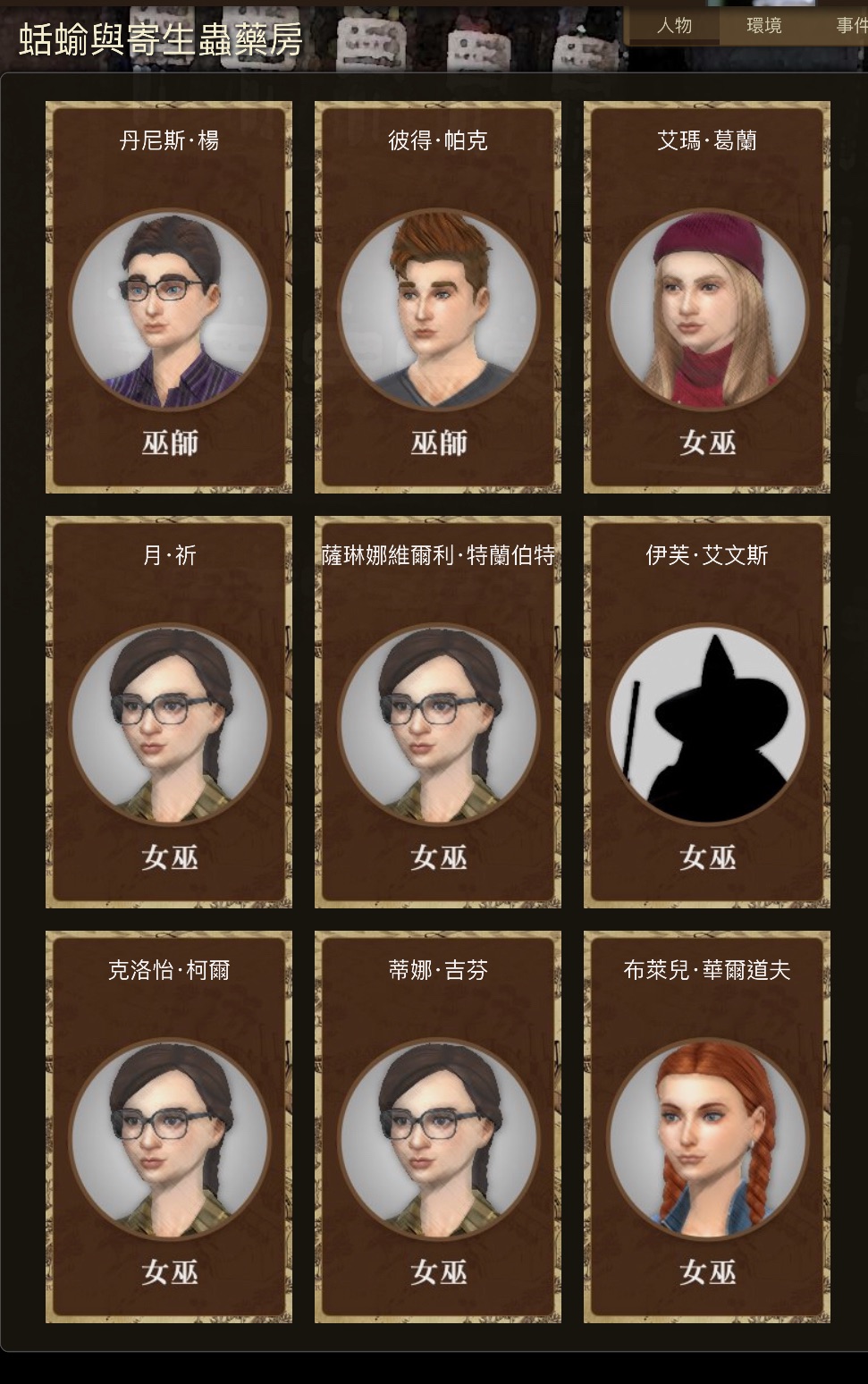The width and height of the screenshot is (868, 1384).
Task: Choose the 艾瑪·葛蘭 witch card
Action: coord(707,298)
